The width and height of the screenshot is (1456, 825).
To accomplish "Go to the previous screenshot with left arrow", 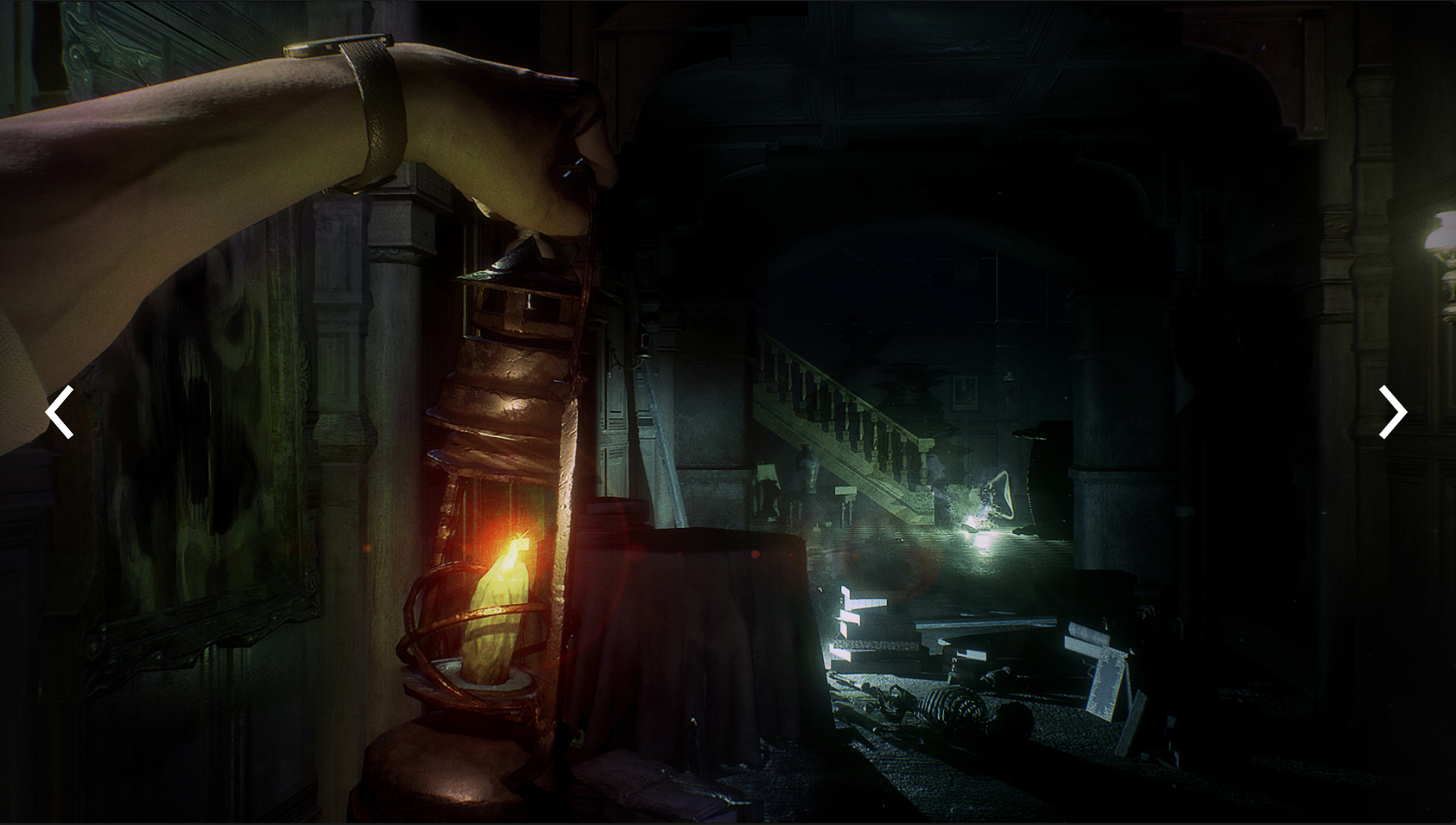I will [x=60, y=412].
